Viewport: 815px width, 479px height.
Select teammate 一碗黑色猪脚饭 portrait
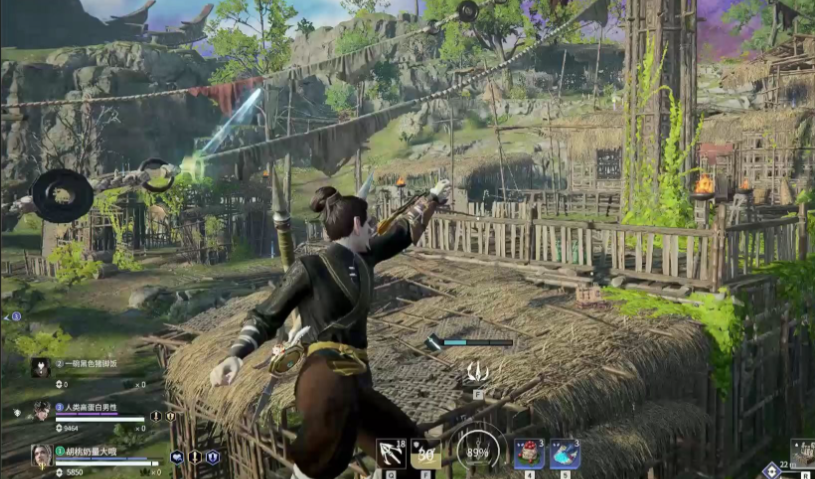pyautogui.click(x=40, y=367)
